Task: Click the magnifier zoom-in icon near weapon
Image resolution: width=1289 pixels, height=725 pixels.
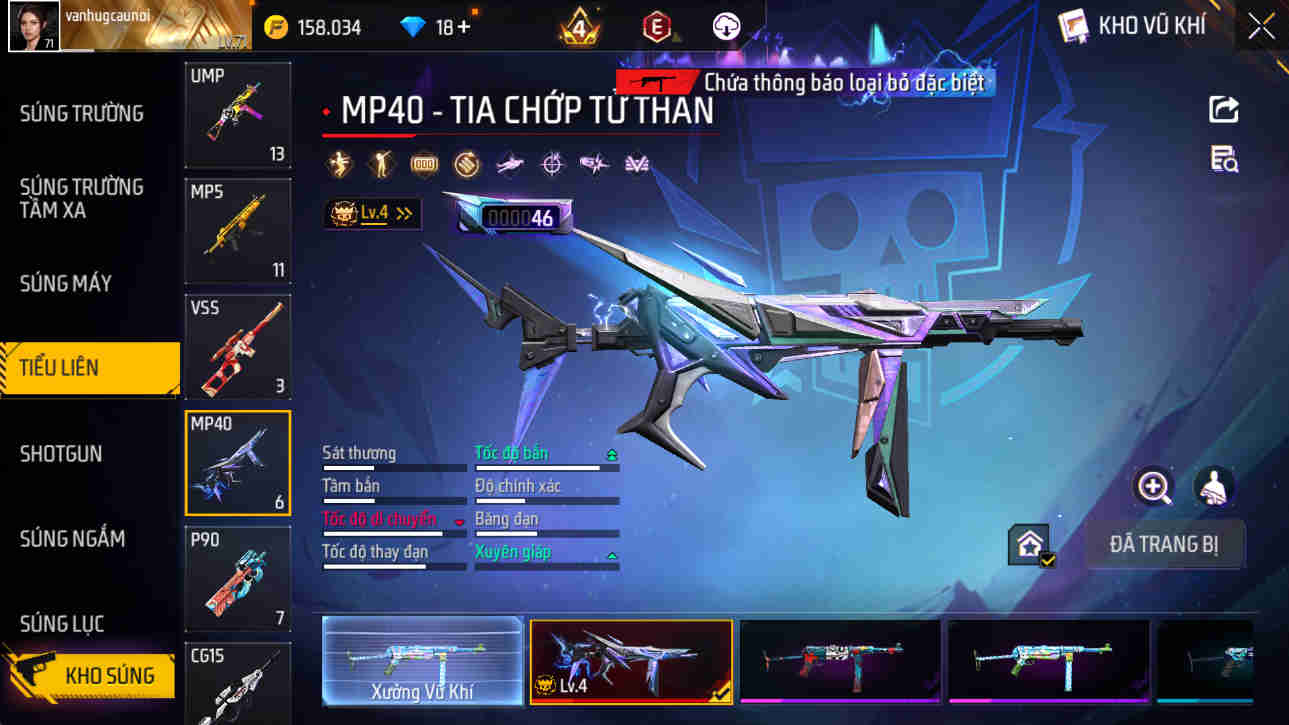Action: (x=1153, y=489)
